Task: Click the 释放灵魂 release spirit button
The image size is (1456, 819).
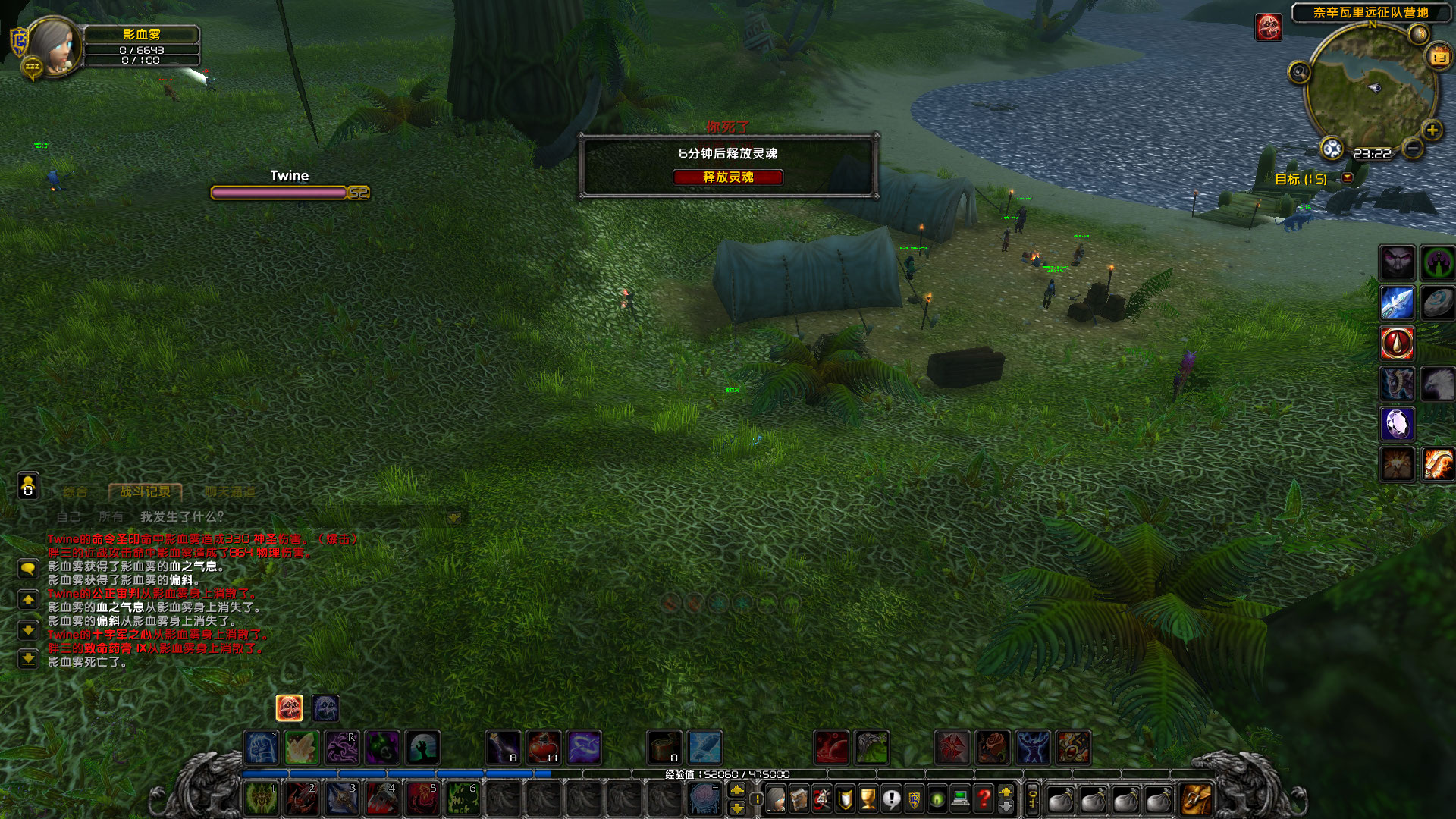Action: point(730,177)
